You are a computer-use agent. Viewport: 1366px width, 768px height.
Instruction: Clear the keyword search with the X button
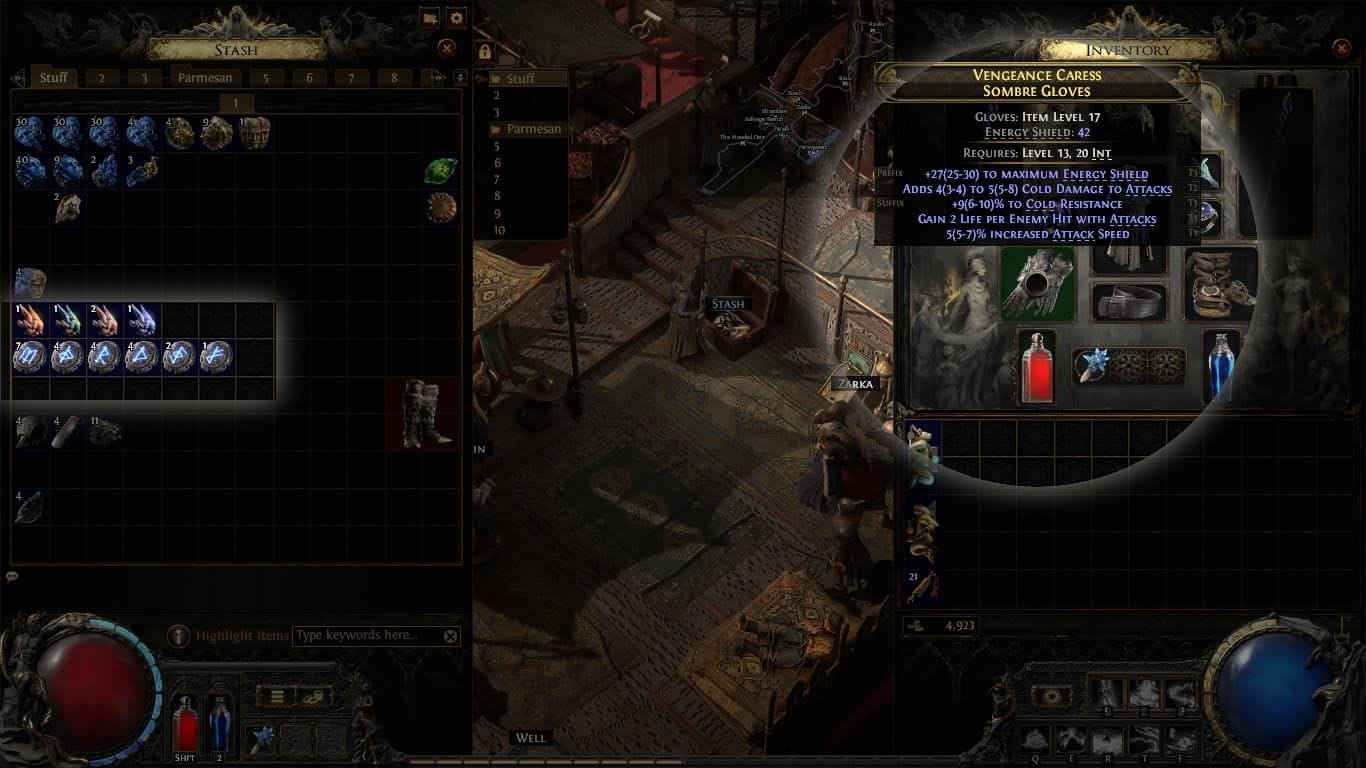[450, 636]
